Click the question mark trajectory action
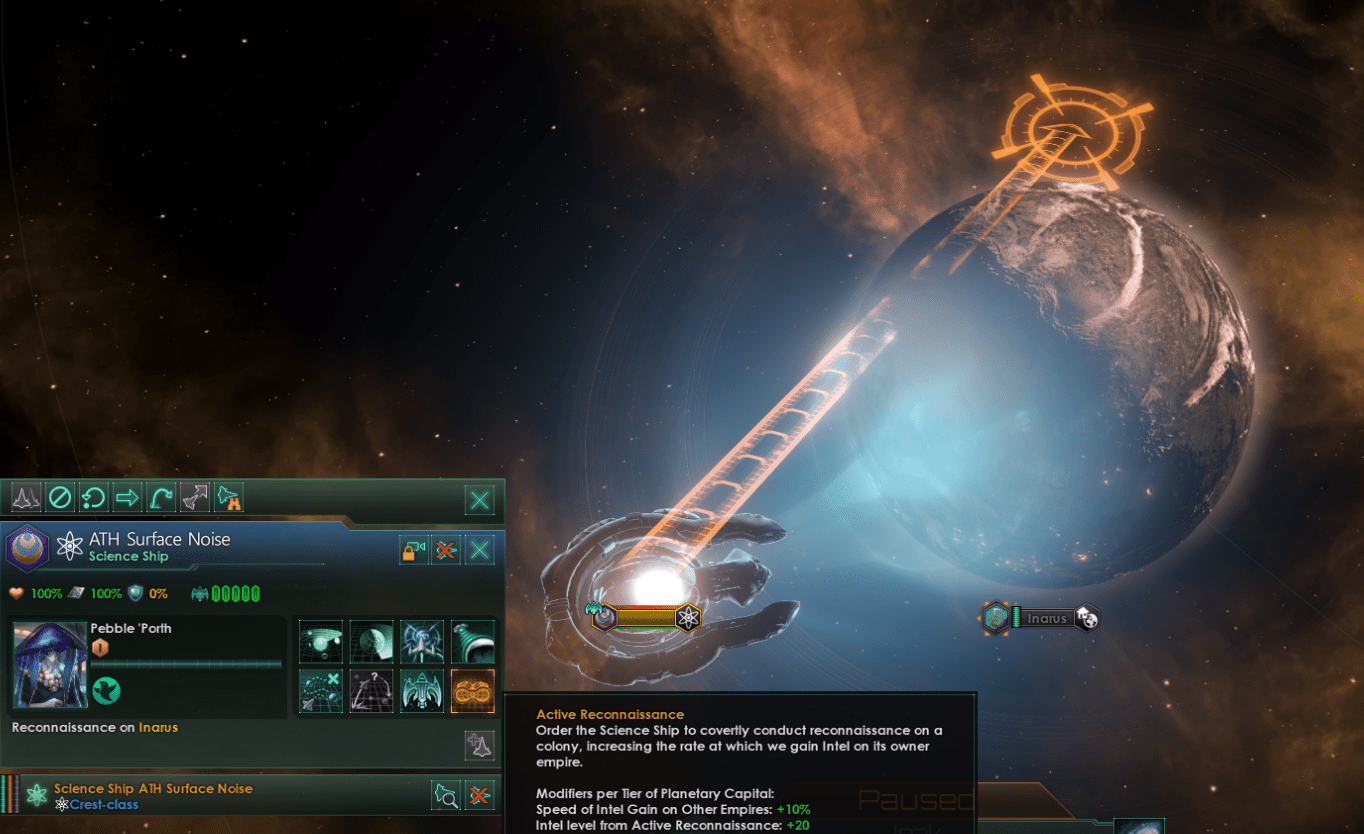This screenshot has width=1364, height=834. [x=371, y=691]
